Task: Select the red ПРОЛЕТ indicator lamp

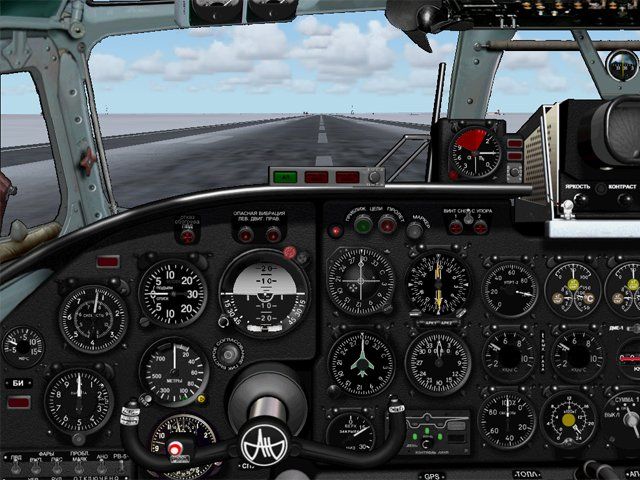Action: tap(386, 225)
